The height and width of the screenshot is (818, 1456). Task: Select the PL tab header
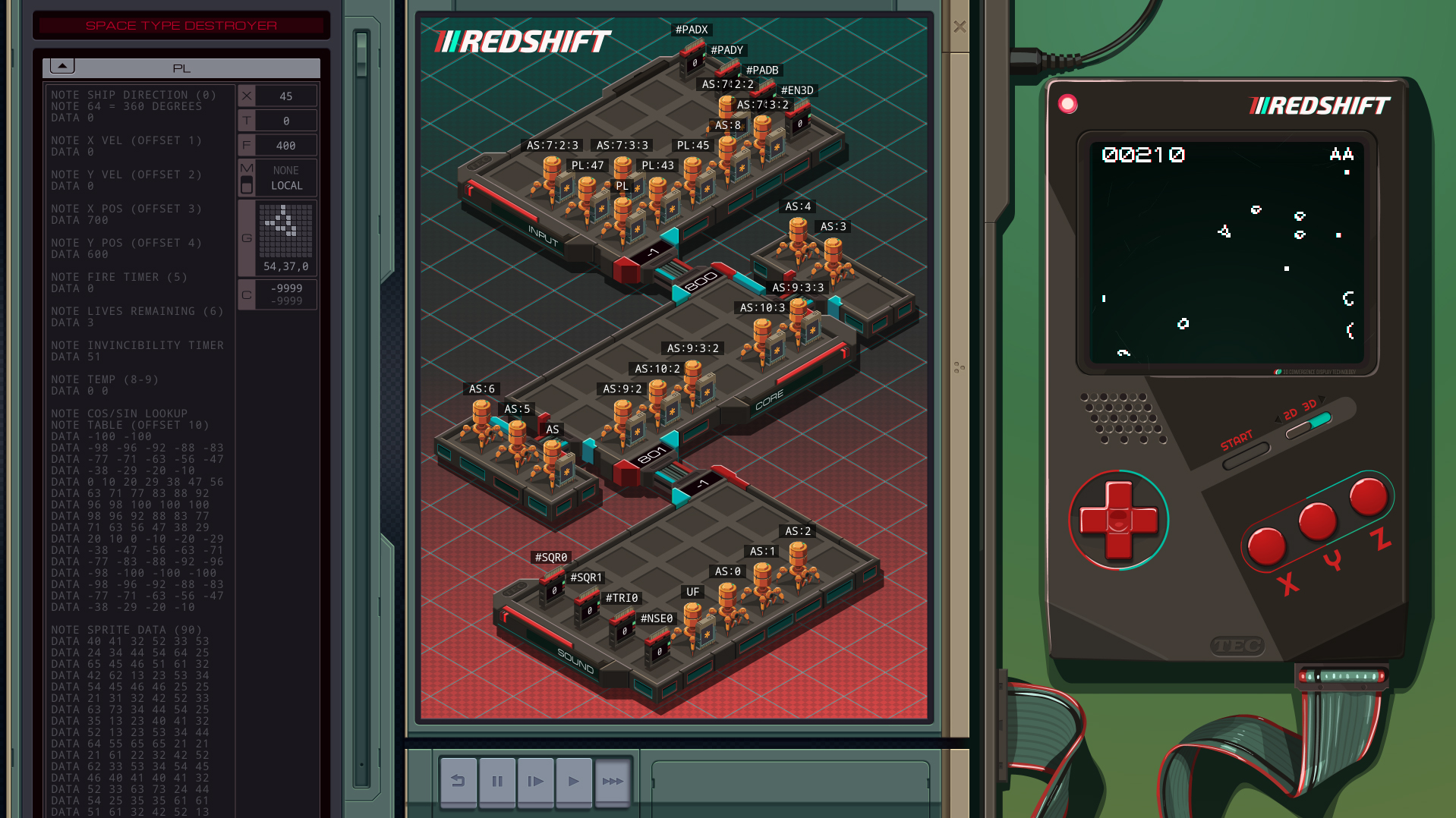click(182, 68)
